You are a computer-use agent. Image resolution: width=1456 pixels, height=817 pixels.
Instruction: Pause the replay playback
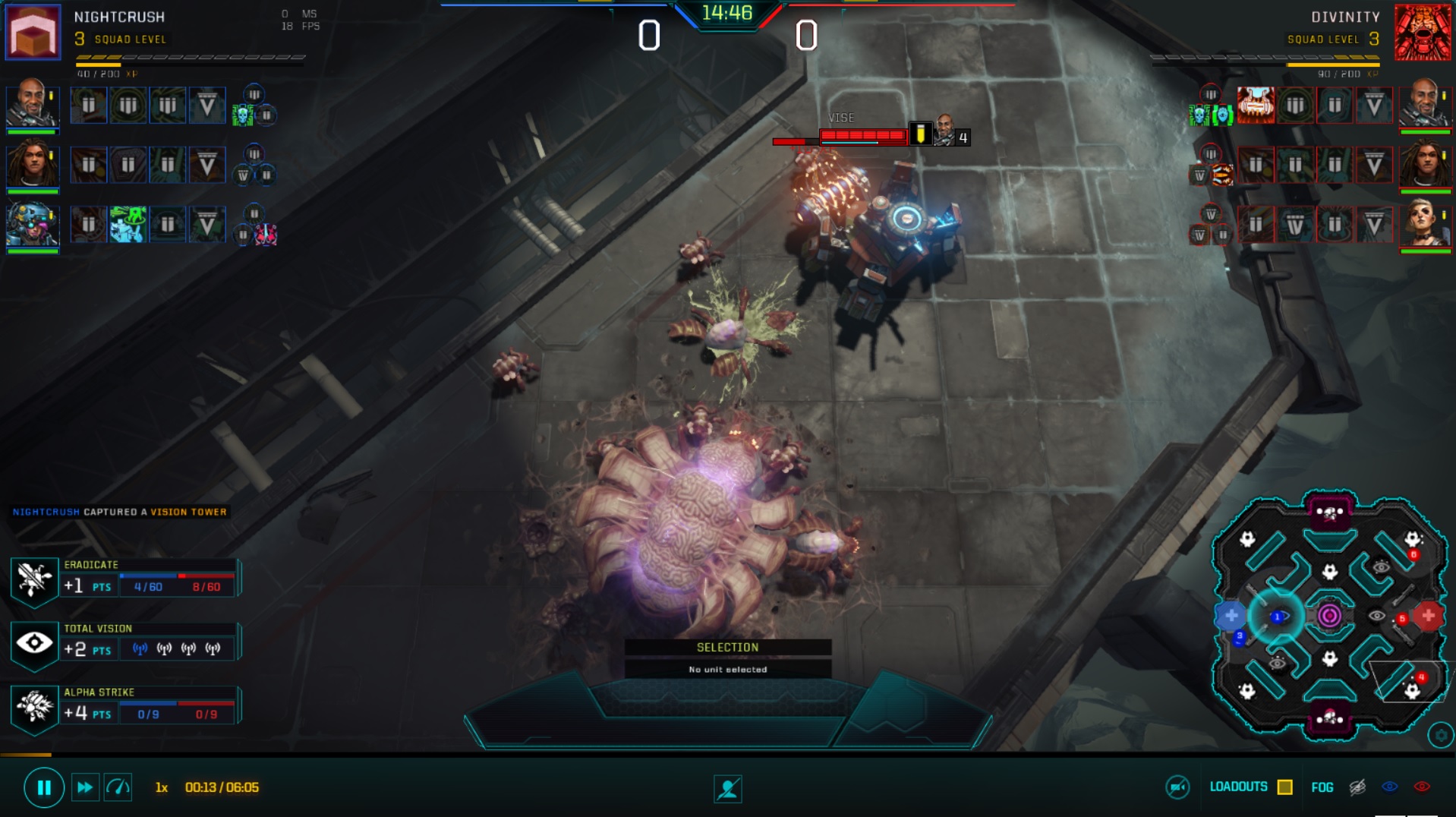tap(43, 787)
